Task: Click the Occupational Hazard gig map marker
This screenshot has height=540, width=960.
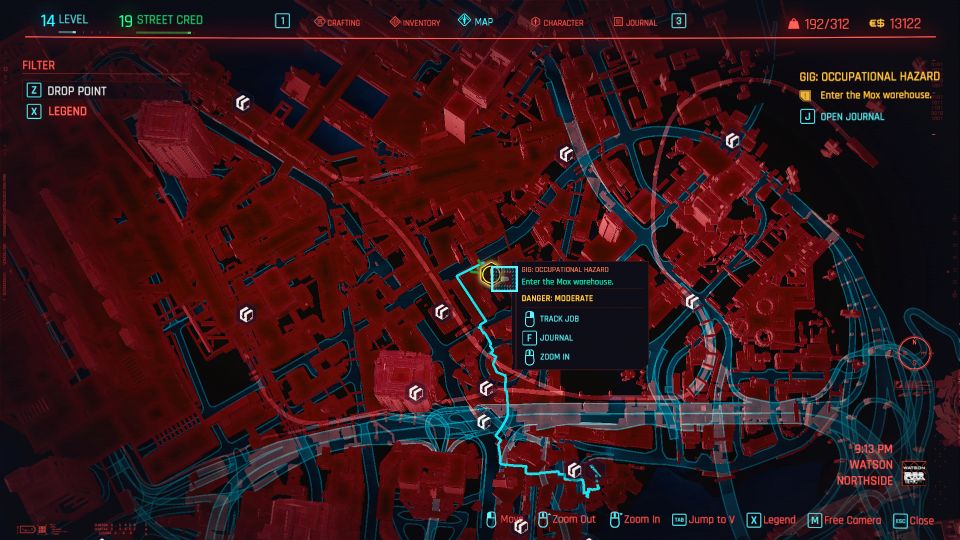Action: point(491,273)
